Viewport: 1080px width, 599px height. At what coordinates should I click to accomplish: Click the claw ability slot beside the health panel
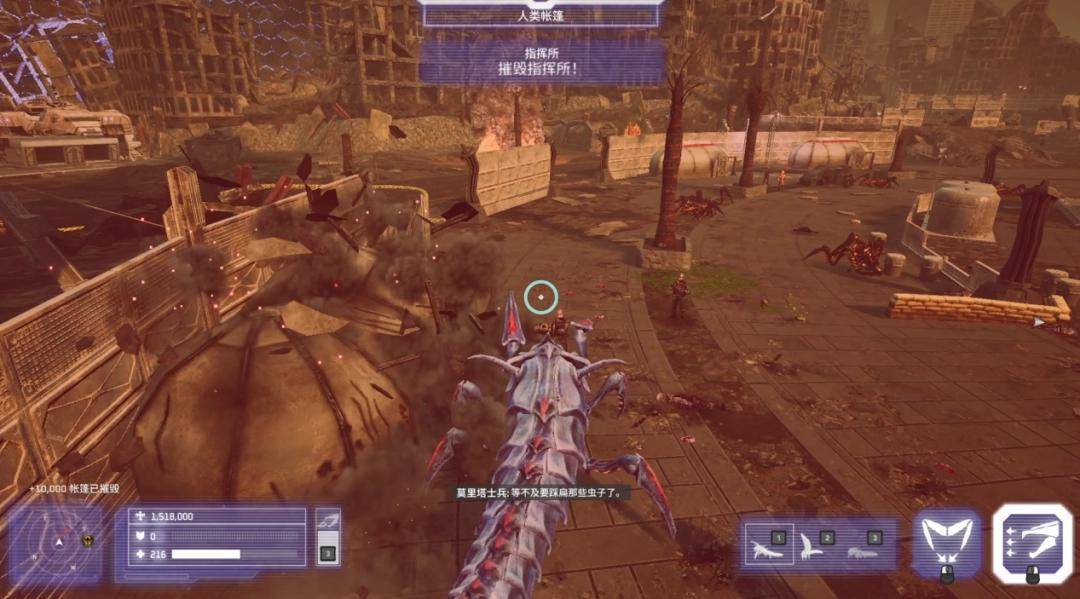point(328,537)
